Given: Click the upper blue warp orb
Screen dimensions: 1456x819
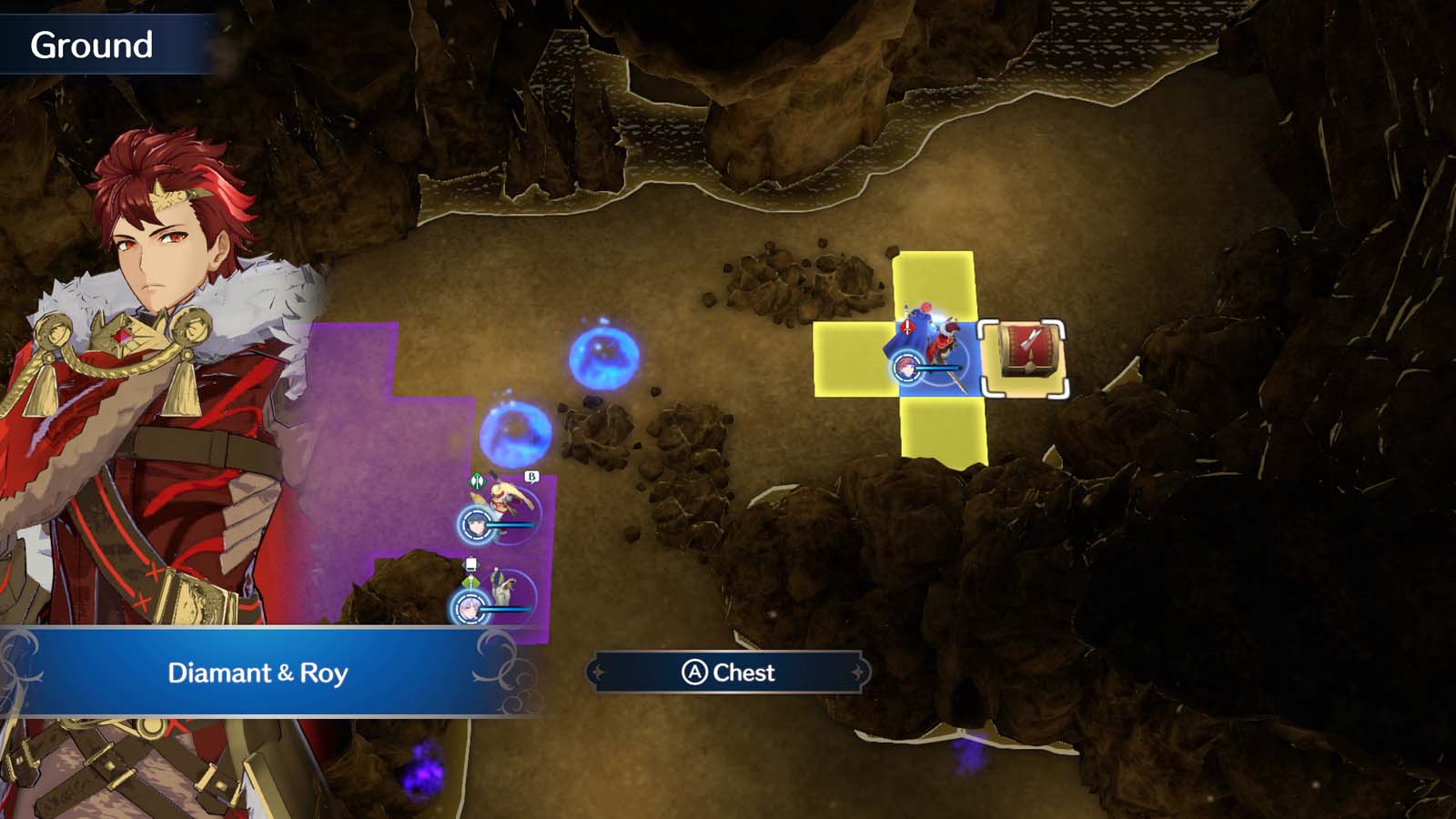Looking at the screenshot, I should point(602,359).
